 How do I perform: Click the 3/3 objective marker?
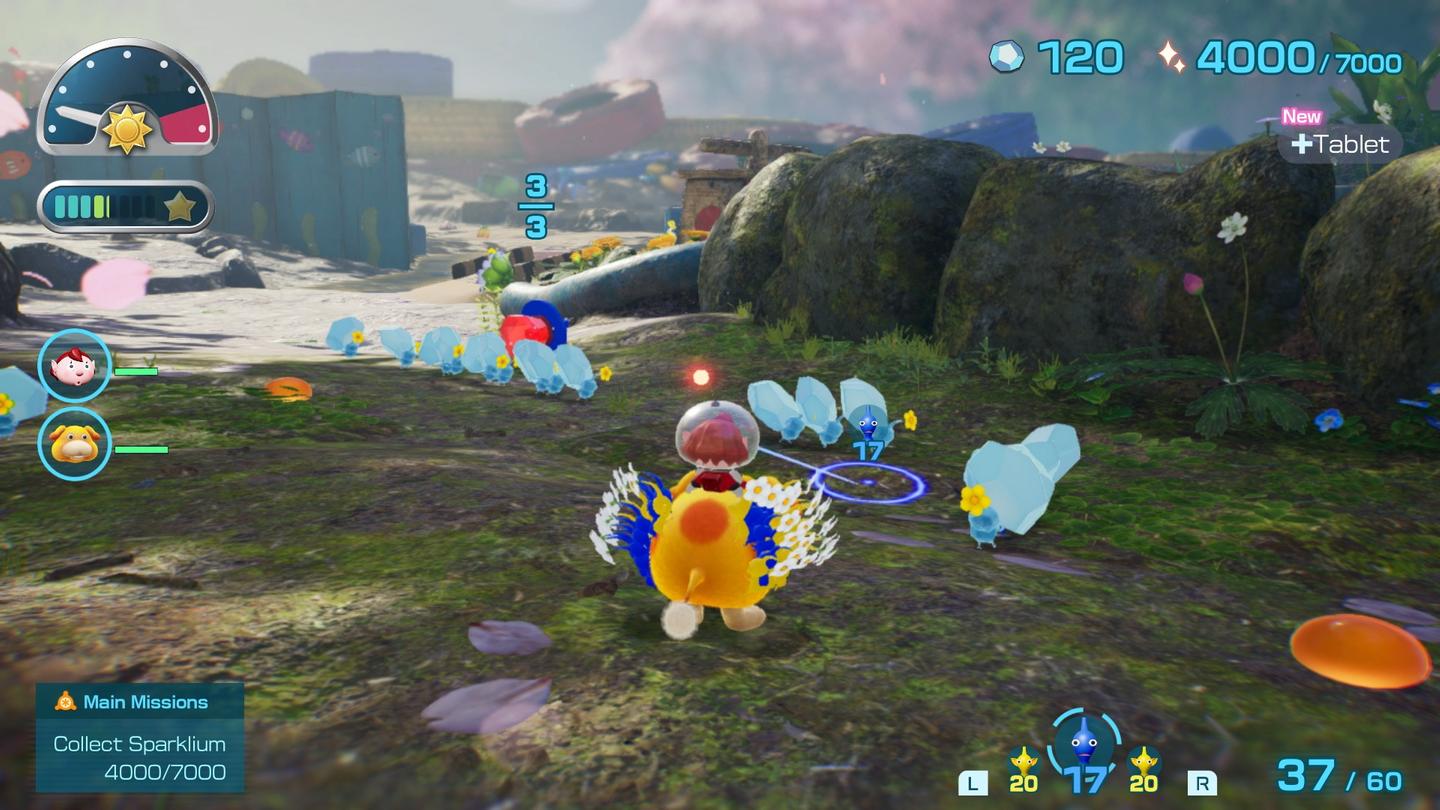tap(535, 205)
